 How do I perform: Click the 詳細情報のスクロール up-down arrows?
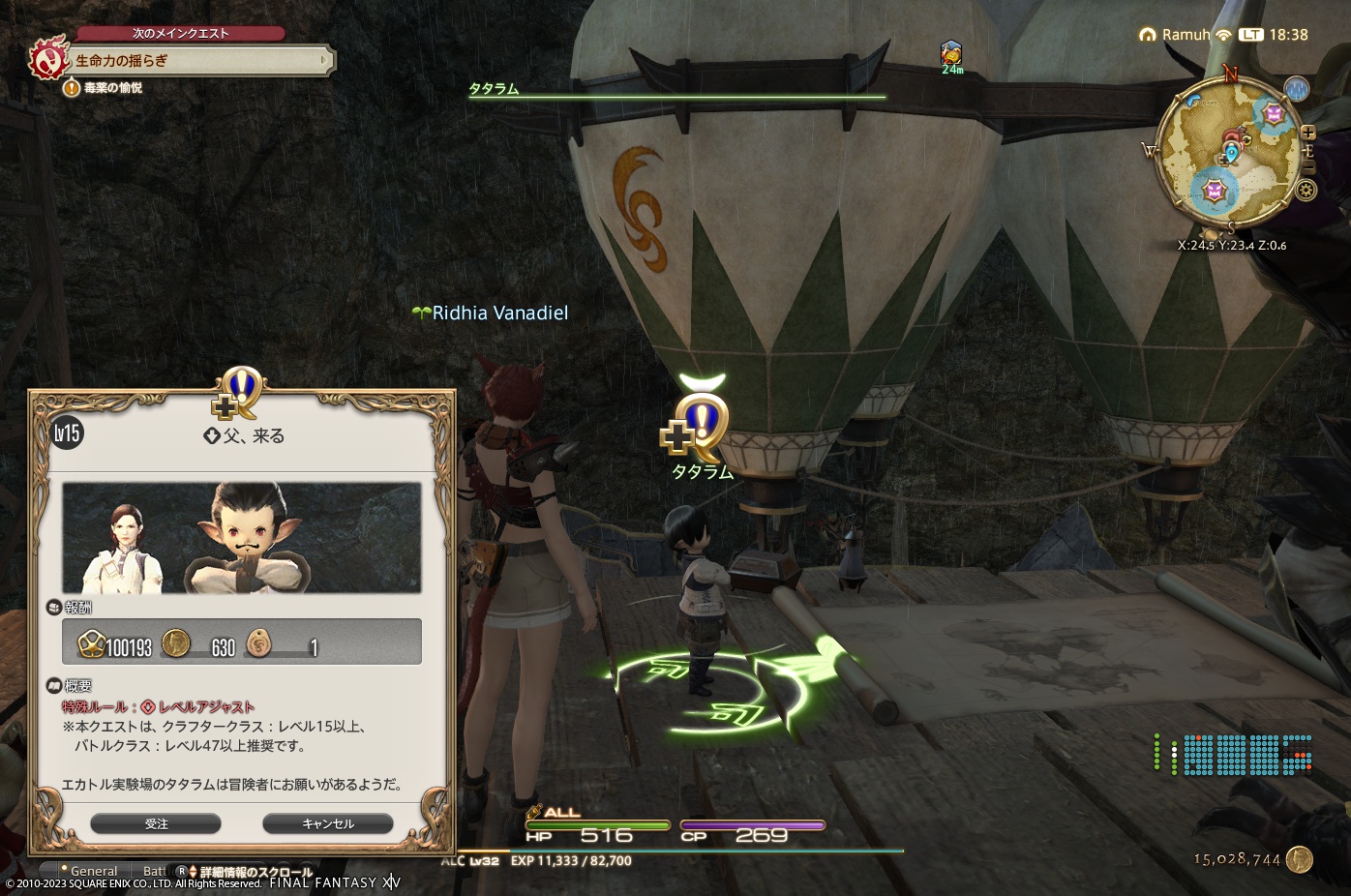point(194,870)
